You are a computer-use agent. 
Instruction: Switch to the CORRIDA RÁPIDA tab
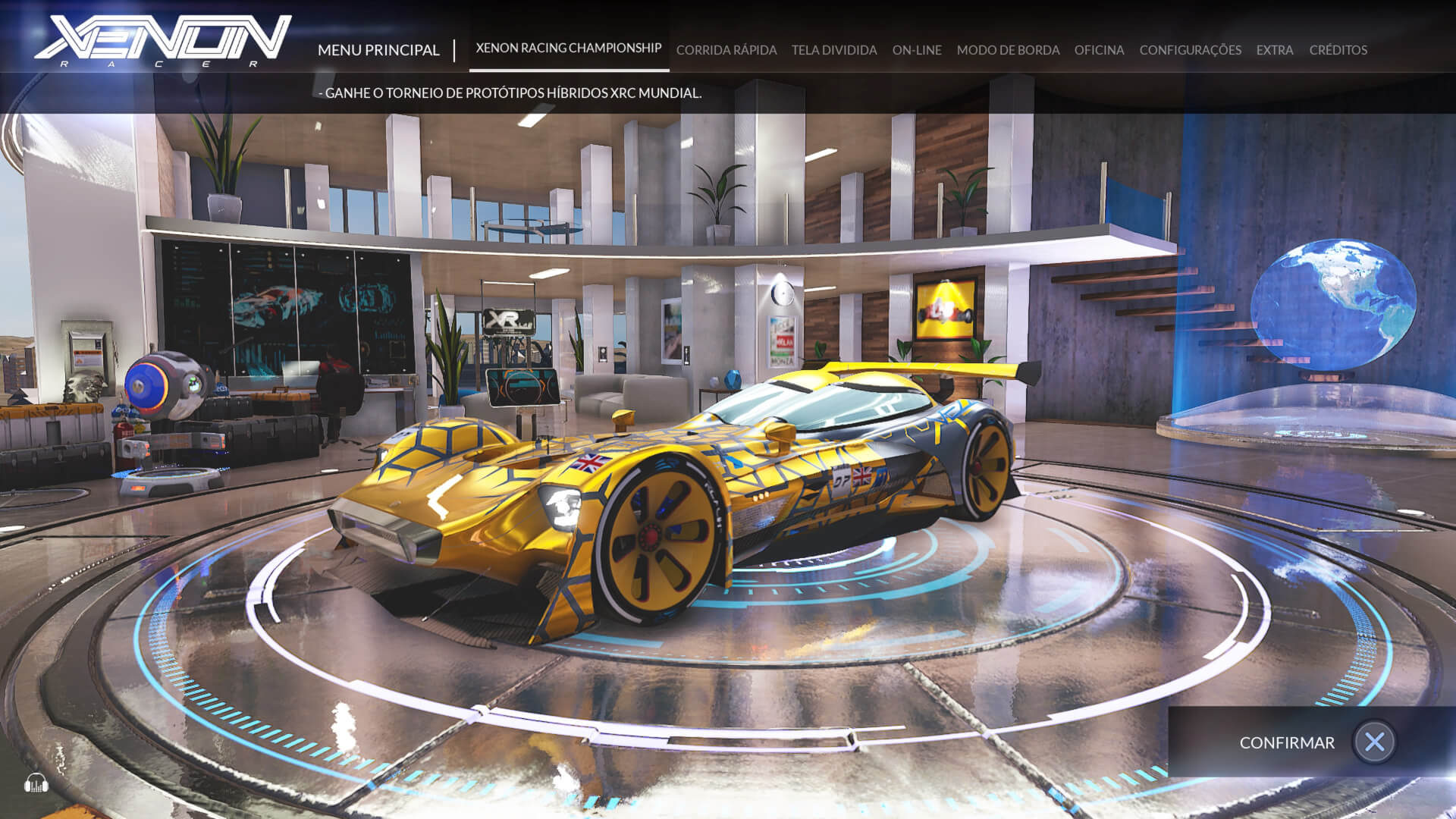tap(726, 50)
